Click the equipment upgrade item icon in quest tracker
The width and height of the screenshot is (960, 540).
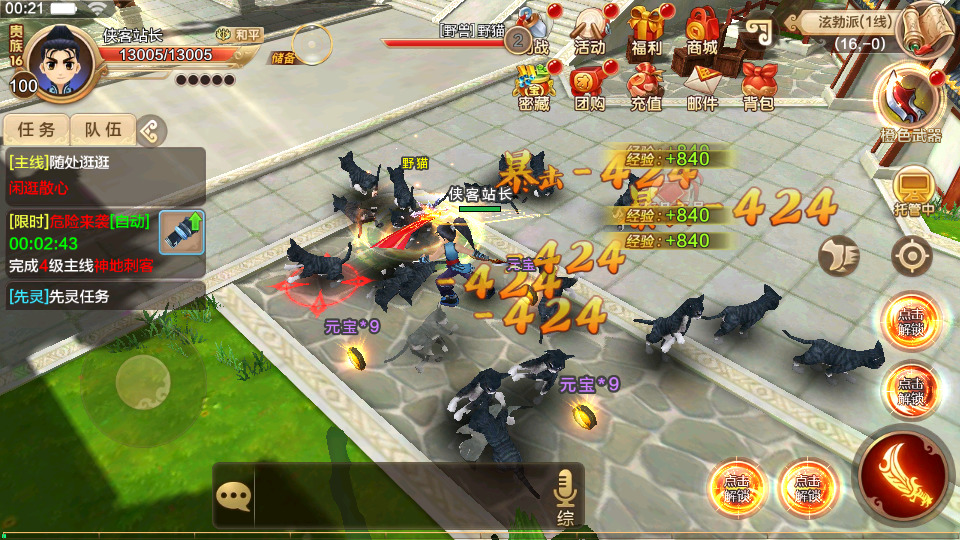[181, 232]
